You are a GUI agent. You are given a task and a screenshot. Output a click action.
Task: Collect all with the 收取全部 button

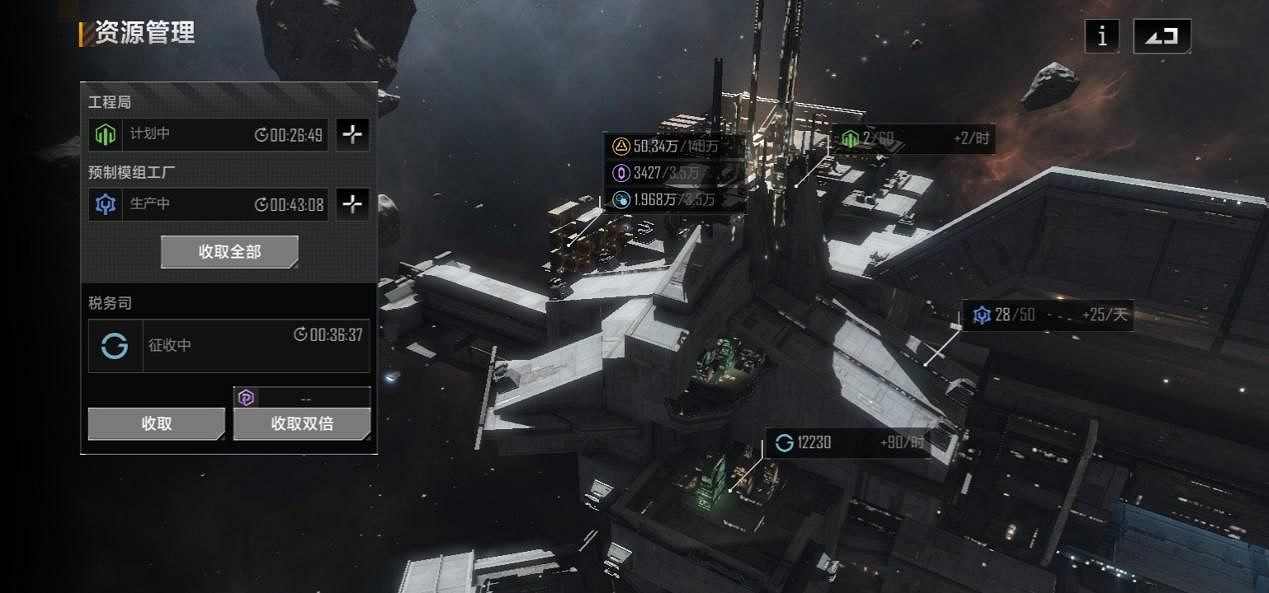click(229, 252)
